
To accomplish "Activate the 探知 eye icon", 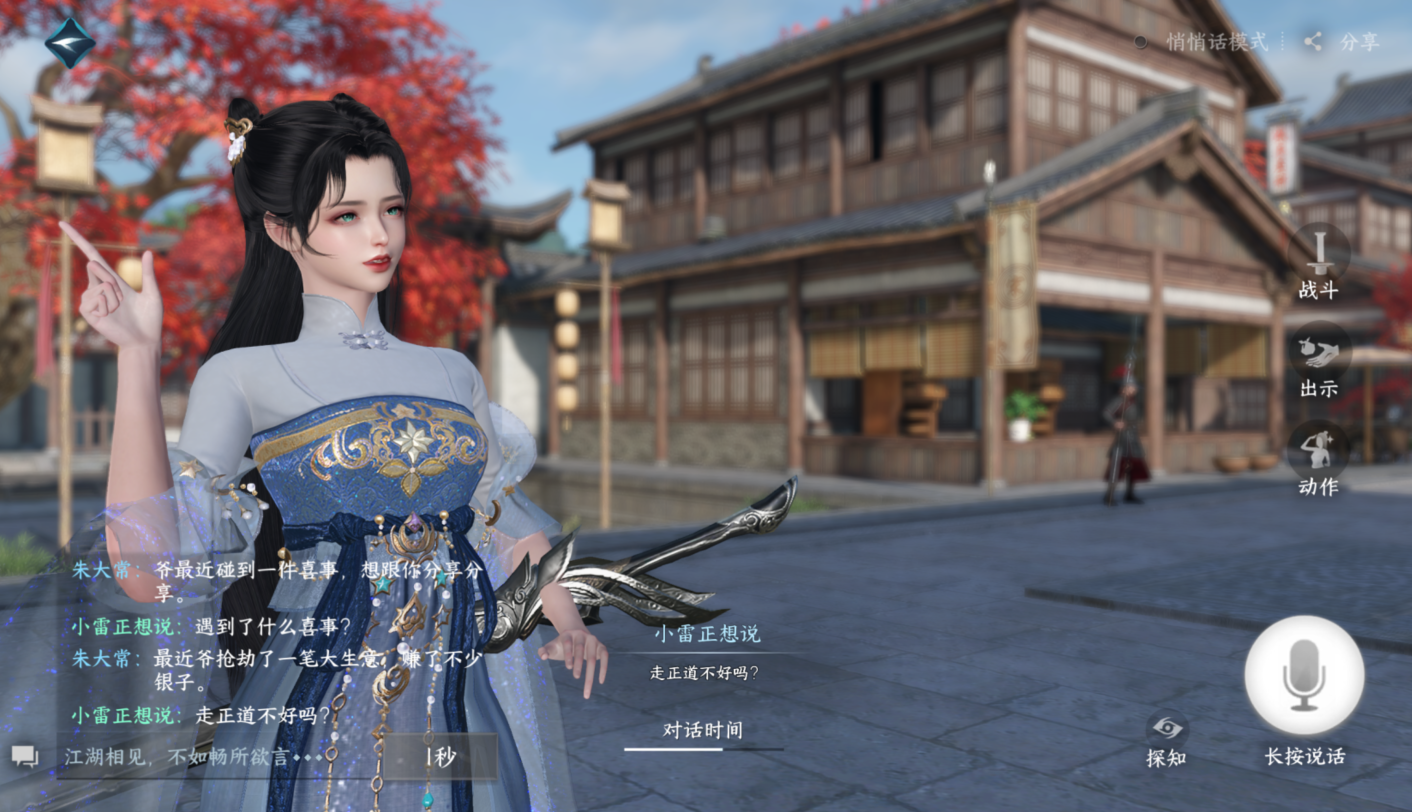I will pos(1166,729).
